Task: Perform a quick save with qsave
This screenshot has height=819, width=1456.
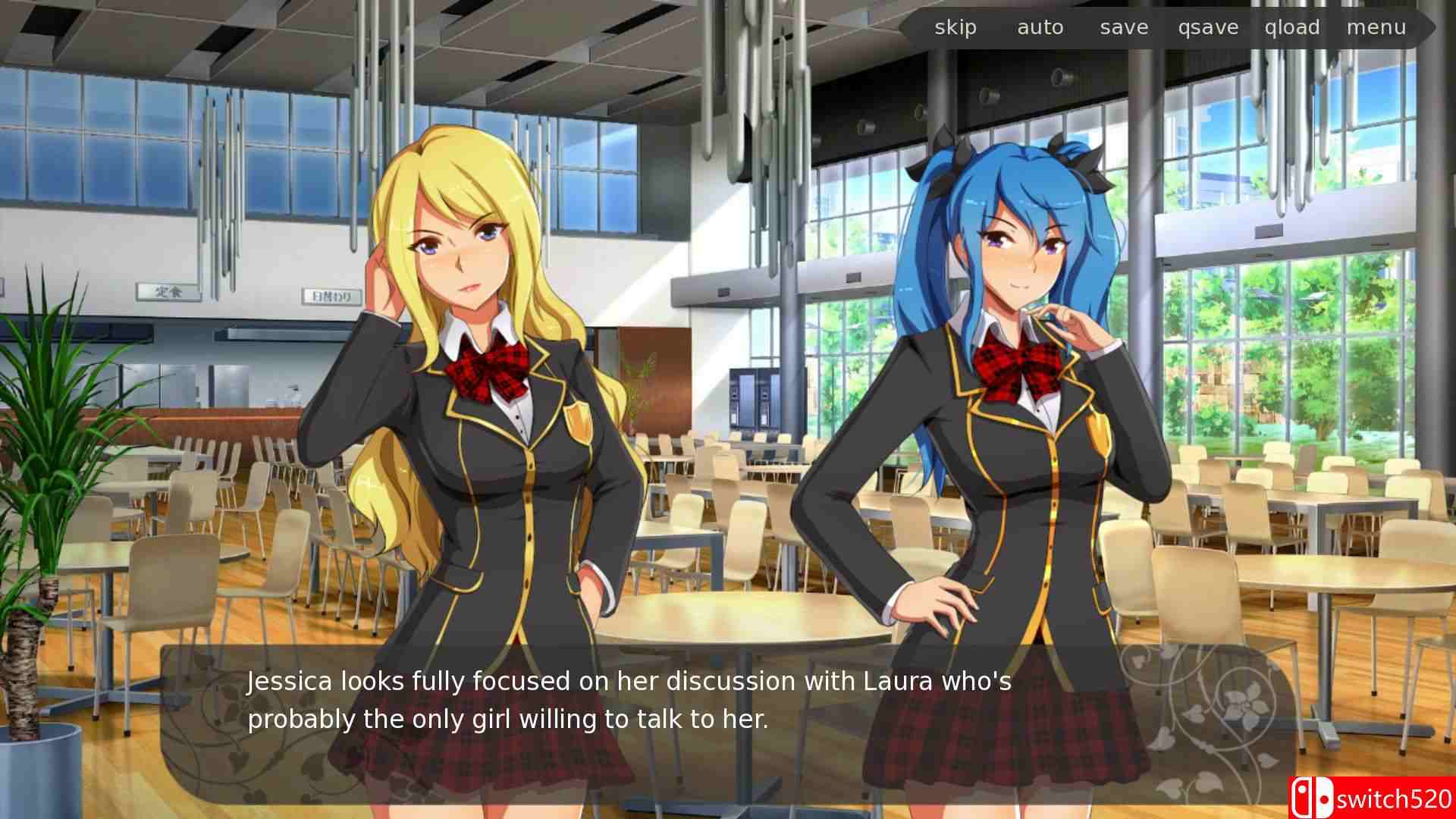Action: pos(1207,27)
